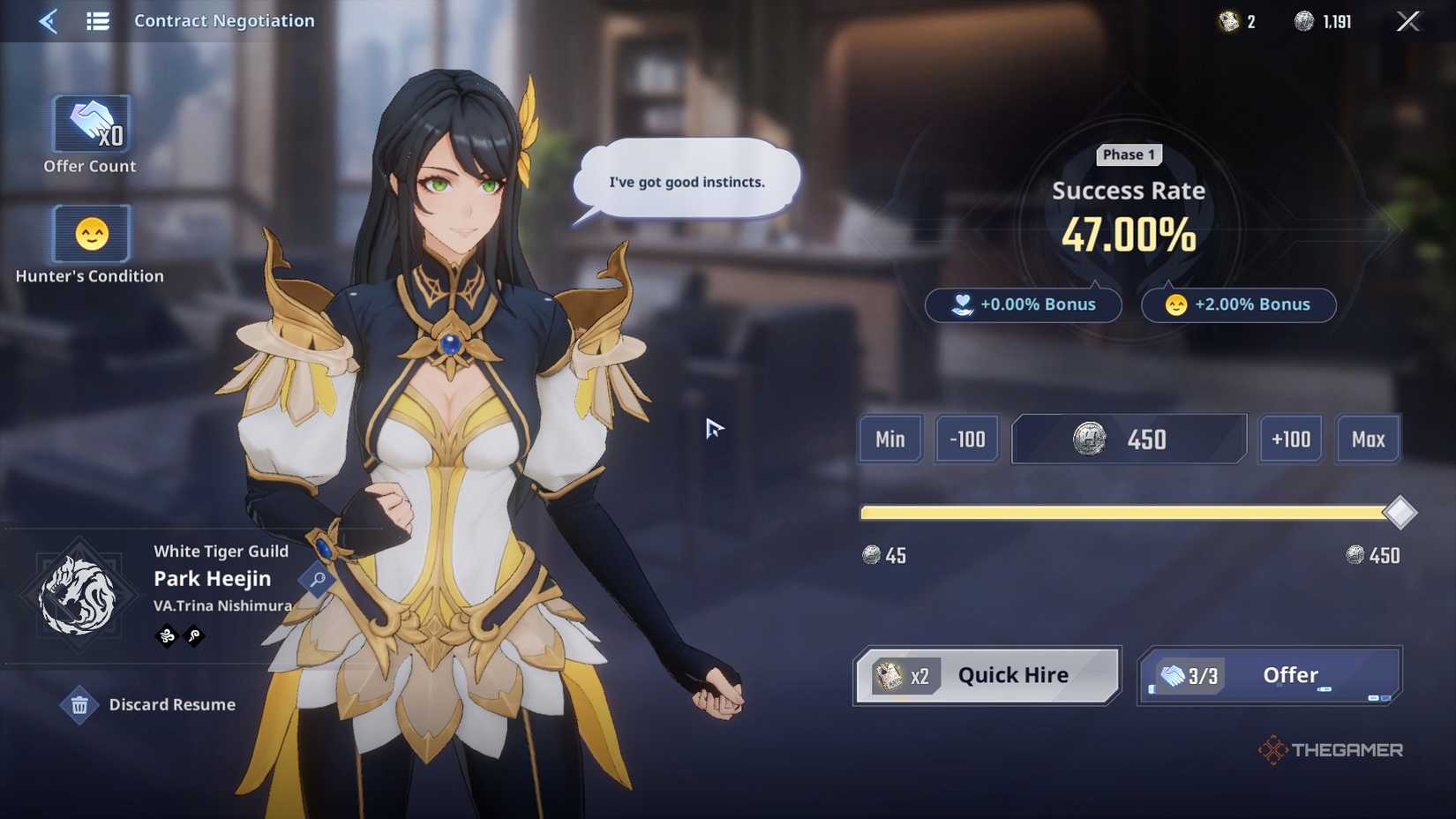Open the list menu beside the back arrow

(x=97, y=20)
